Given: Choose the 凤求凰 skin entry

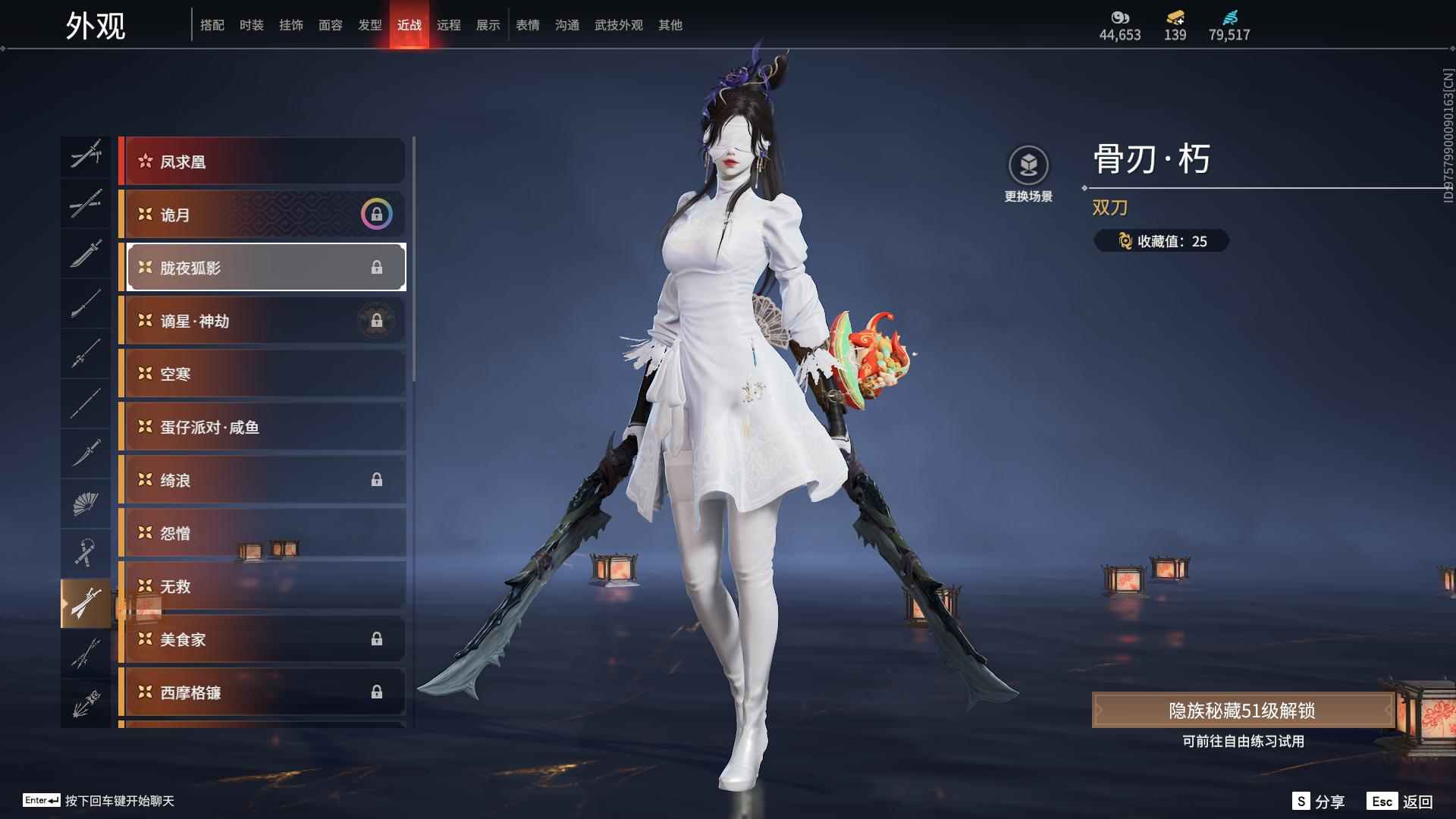Looking at the screenshot, I should click(x=262, y=162).
